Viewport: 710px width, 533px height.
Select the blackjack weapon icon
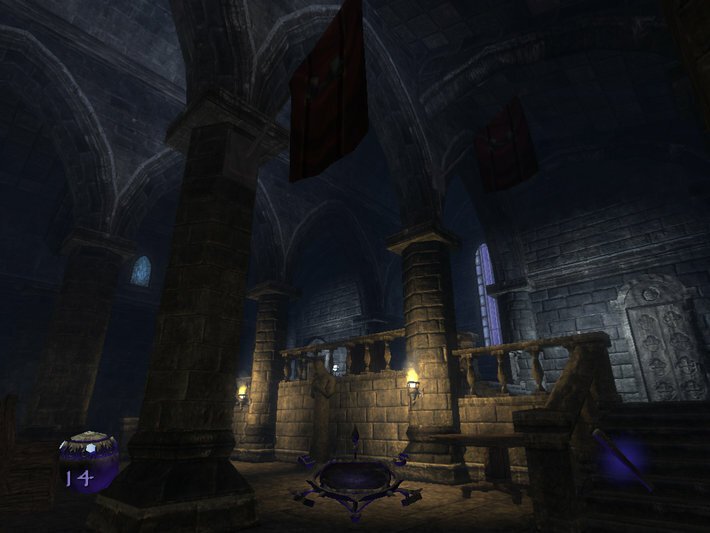tap(621, 459)
